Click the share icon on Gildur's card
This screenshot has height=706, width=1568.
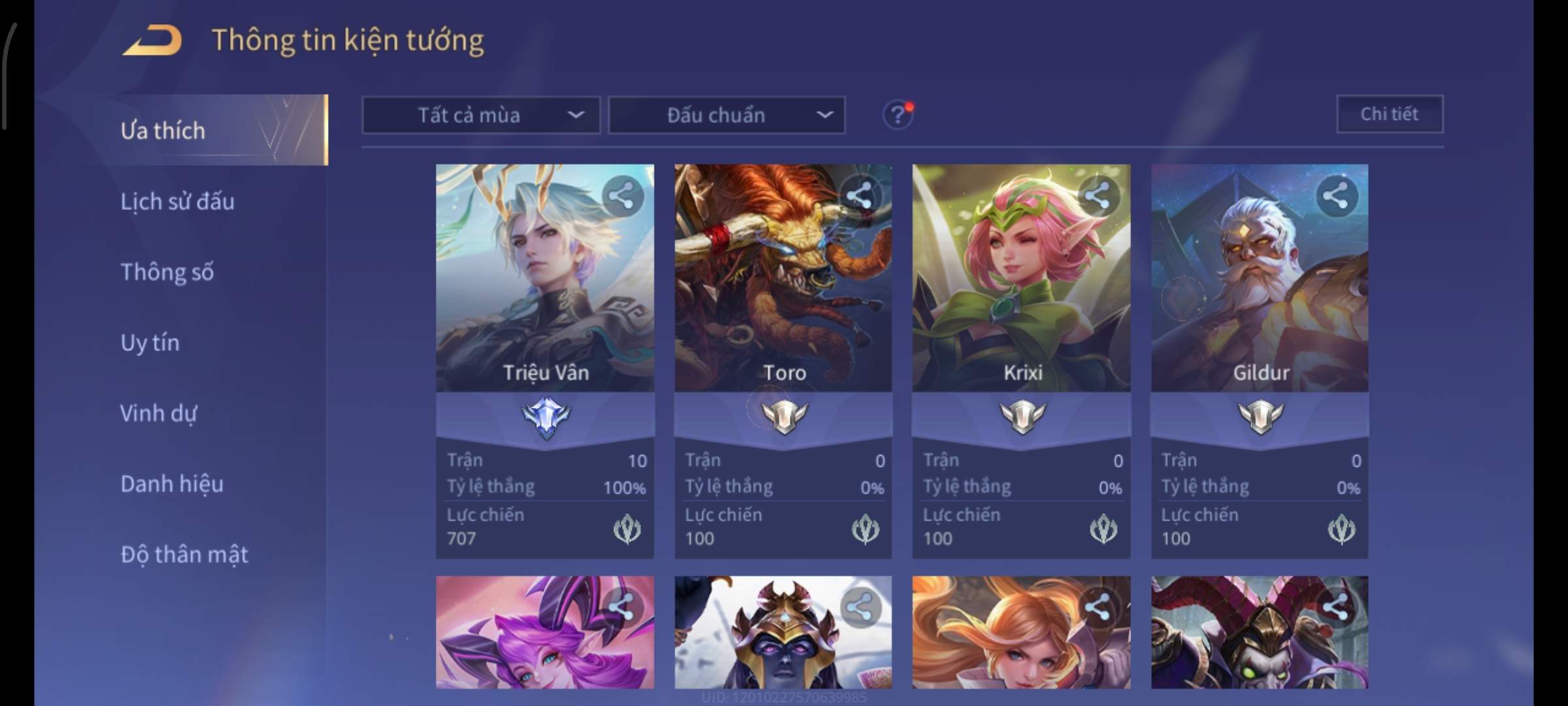click(x=1335, y=196)
